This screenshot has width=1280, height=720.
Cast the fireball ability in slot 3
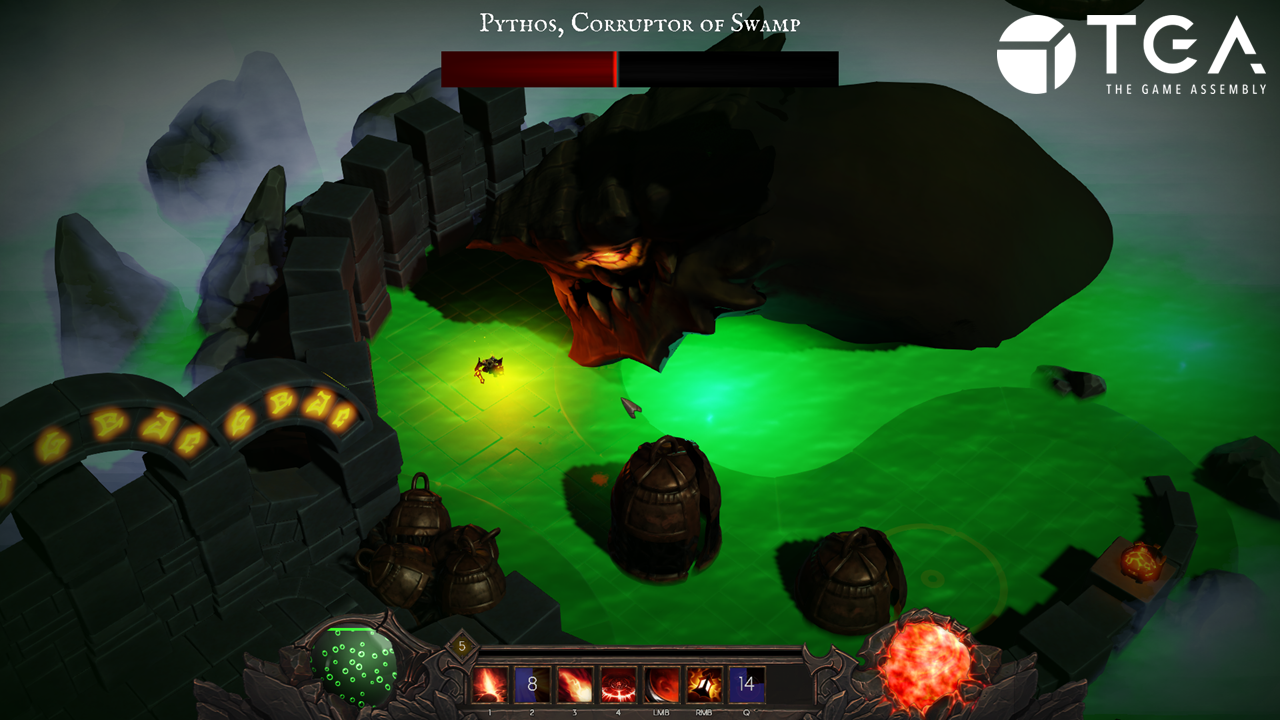pyautogui.click(x=576, y=685)
